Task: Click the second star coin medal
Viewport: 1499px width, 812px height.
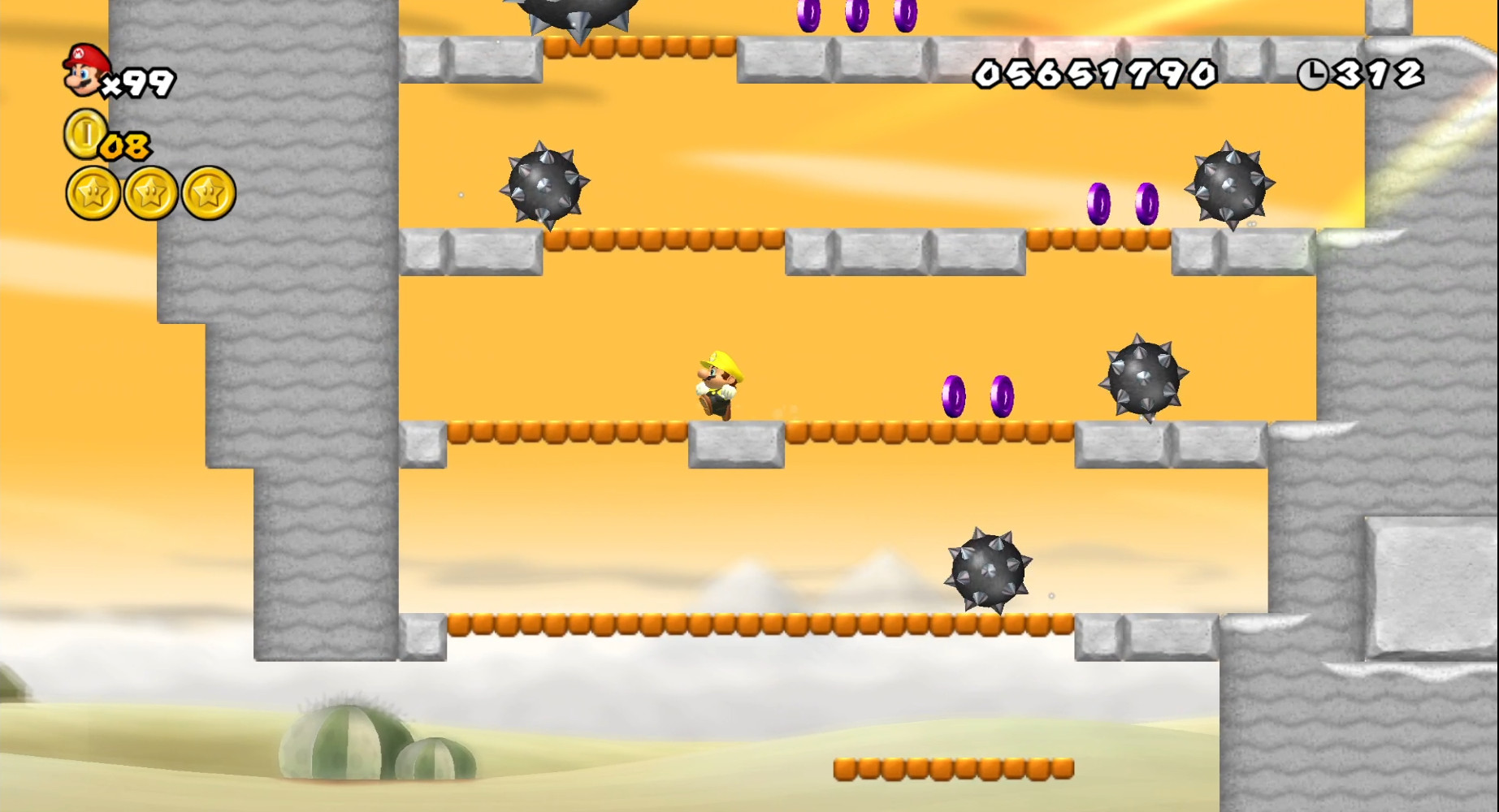Action: click(x=149, y=192)
